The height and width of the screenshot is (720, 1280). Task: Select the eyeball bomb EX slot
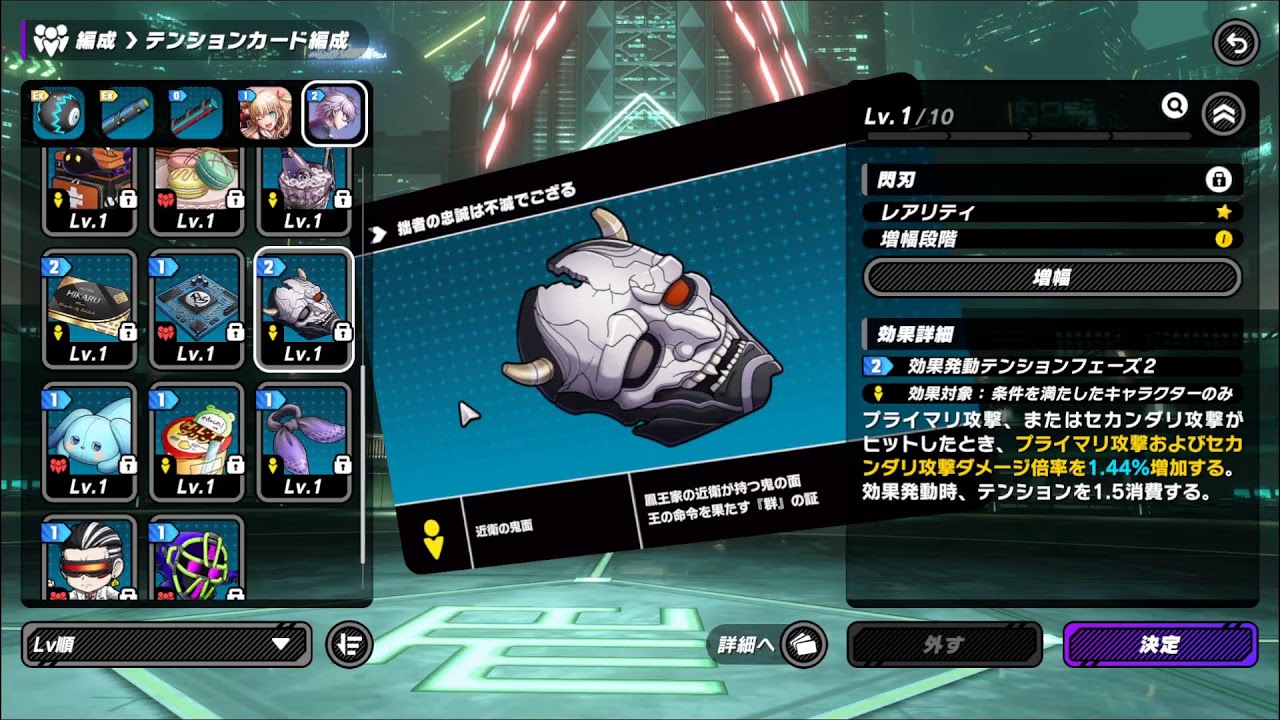(x=58, y=114)
